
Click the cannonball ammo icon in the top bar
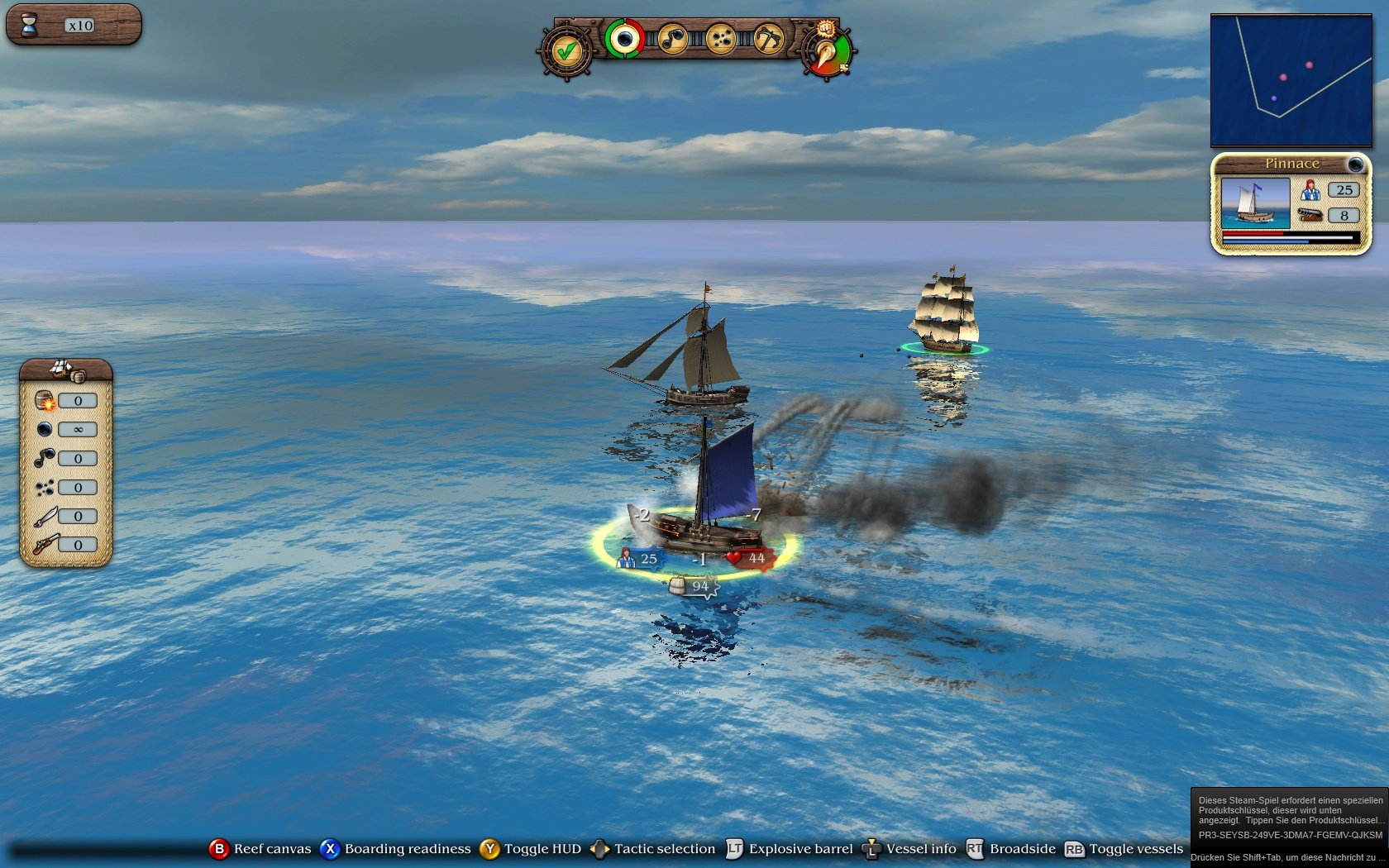point(626,40)
